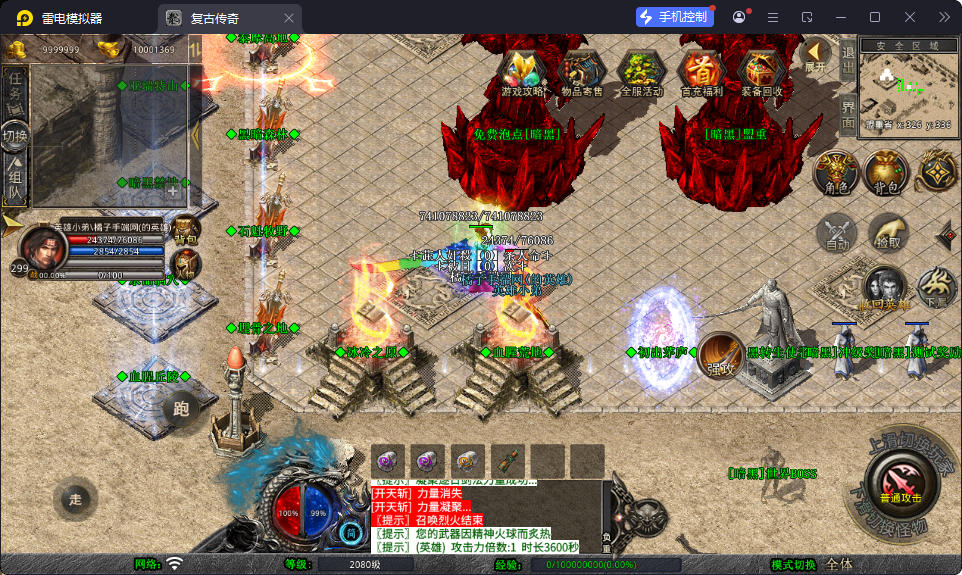This screenshot has height=575, width=962.
Task: Tap the 拾取 pickup glove button
Action: 888,233
